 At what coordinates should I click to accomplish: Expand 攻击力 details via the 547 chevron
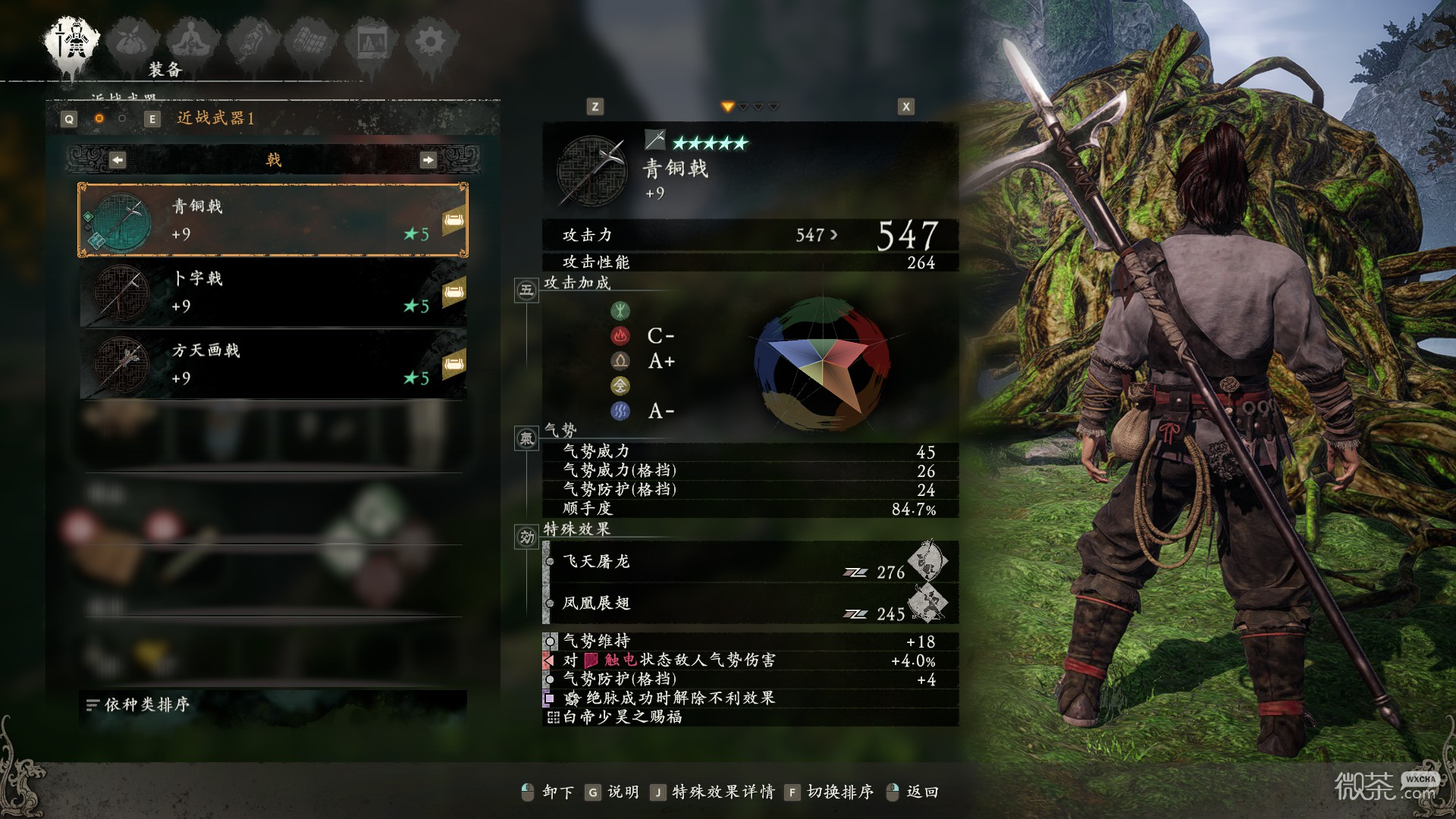pyautogui.click(x=833, y=235)
